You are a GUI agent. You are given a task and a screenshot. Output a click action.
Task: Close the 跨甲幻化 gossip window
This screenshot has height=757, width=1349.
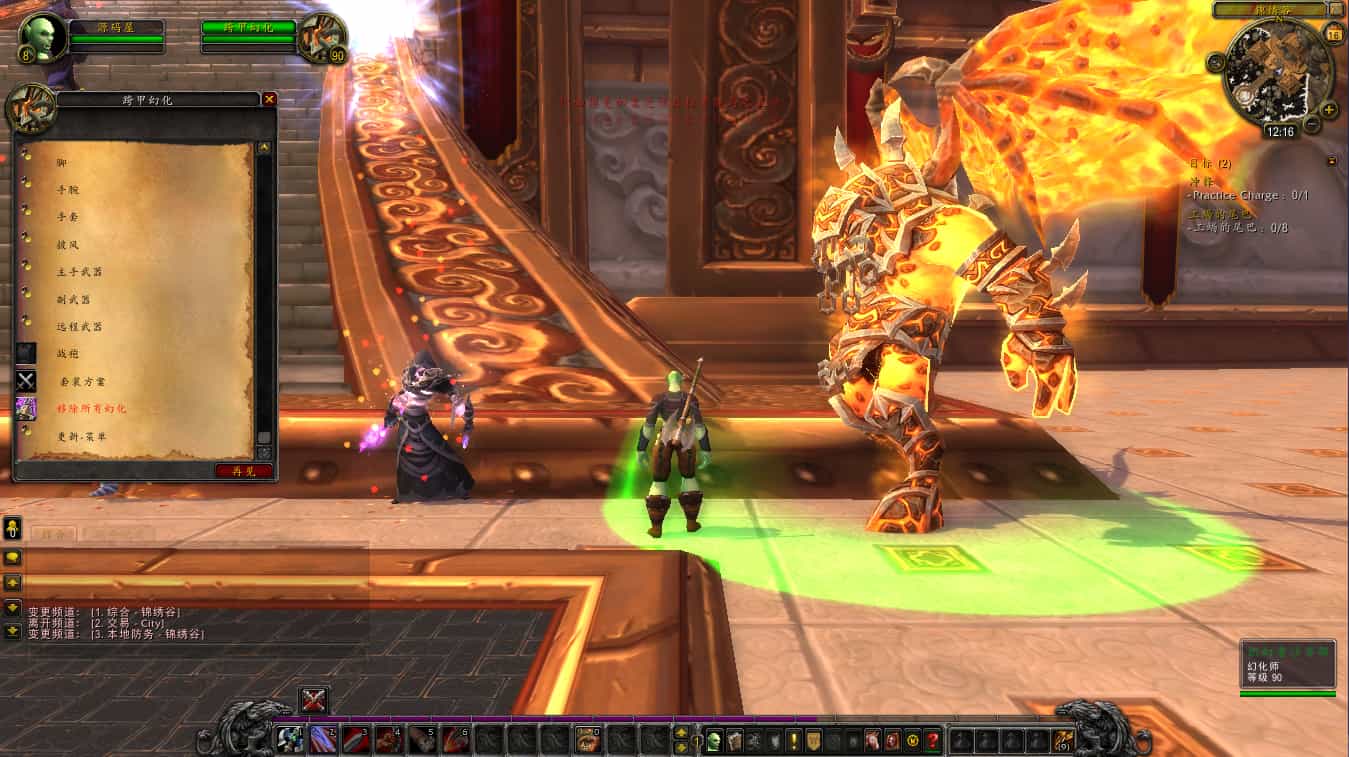269,99
